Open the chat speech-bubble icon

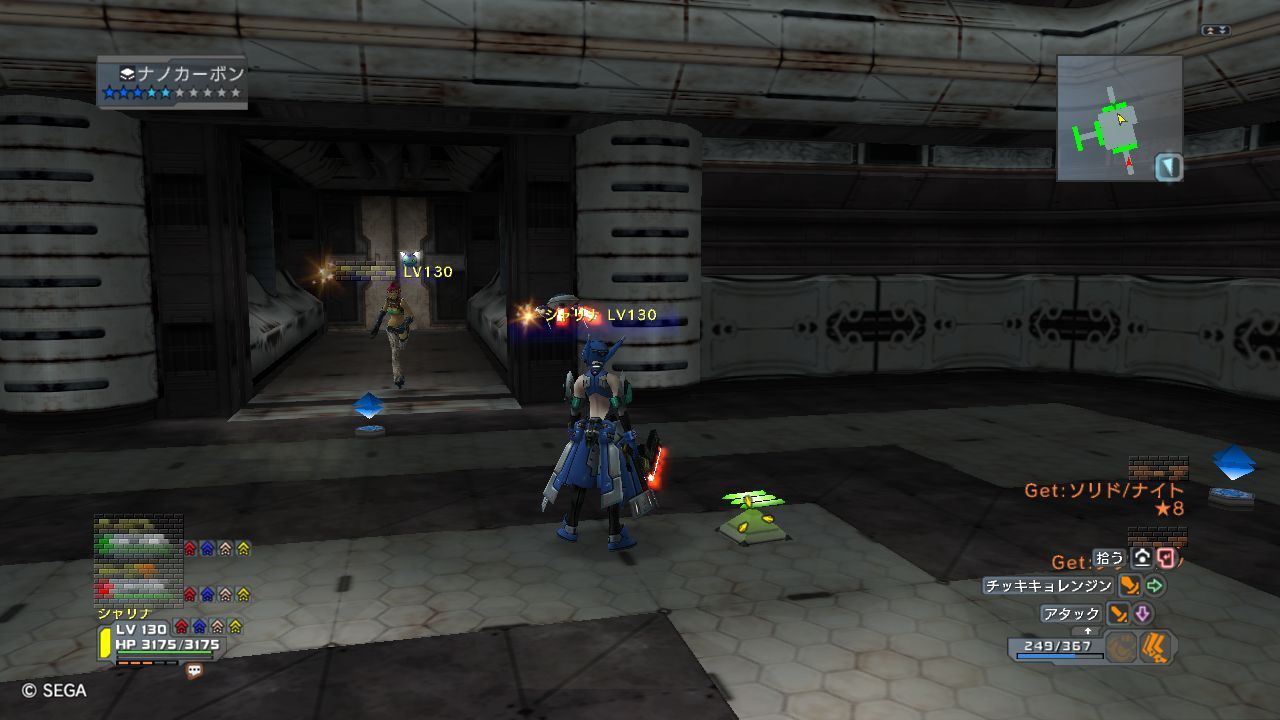click(x=194, y=671)
